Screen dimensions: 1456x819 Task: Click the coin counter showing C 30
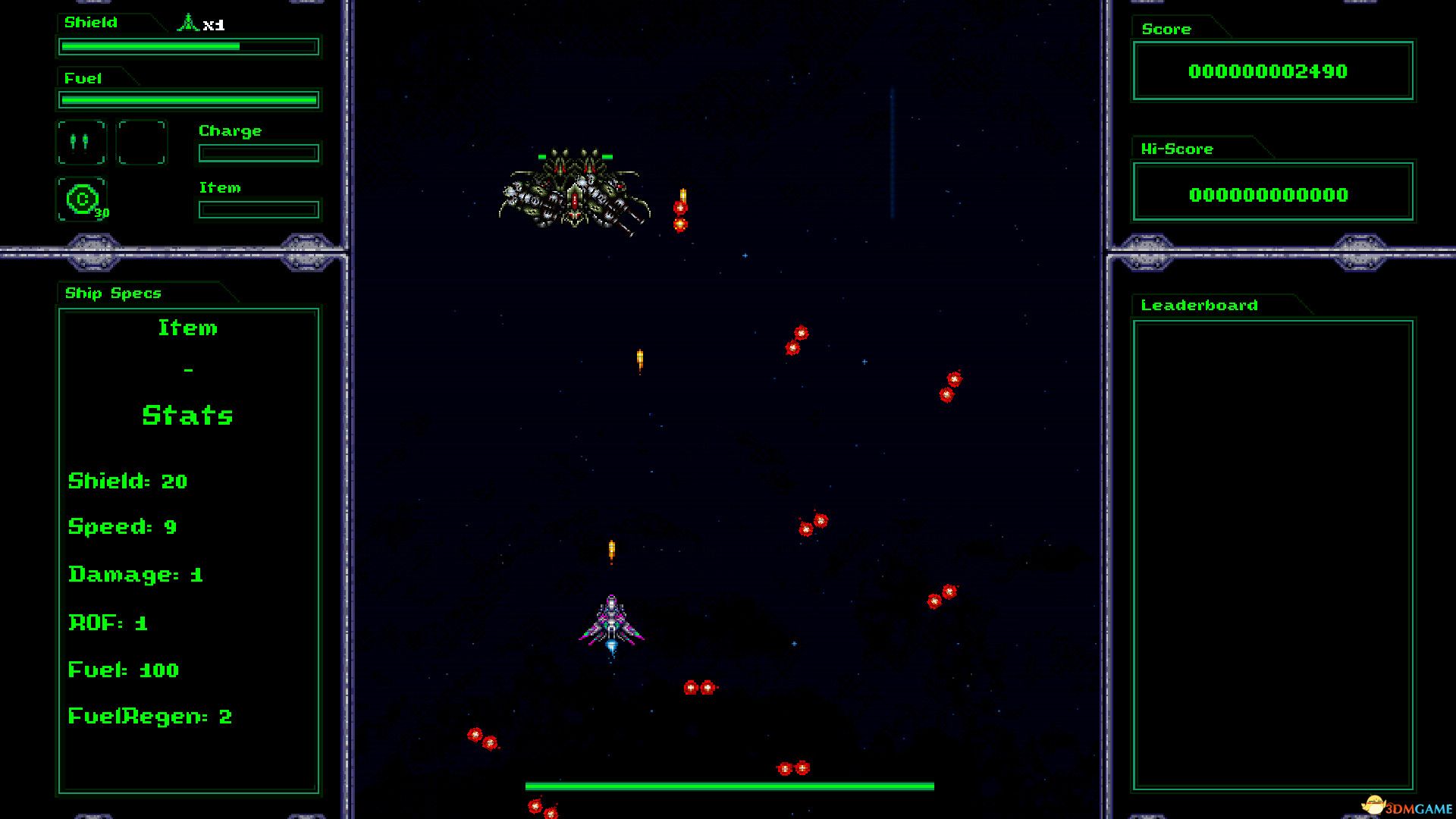click(83, 200)
